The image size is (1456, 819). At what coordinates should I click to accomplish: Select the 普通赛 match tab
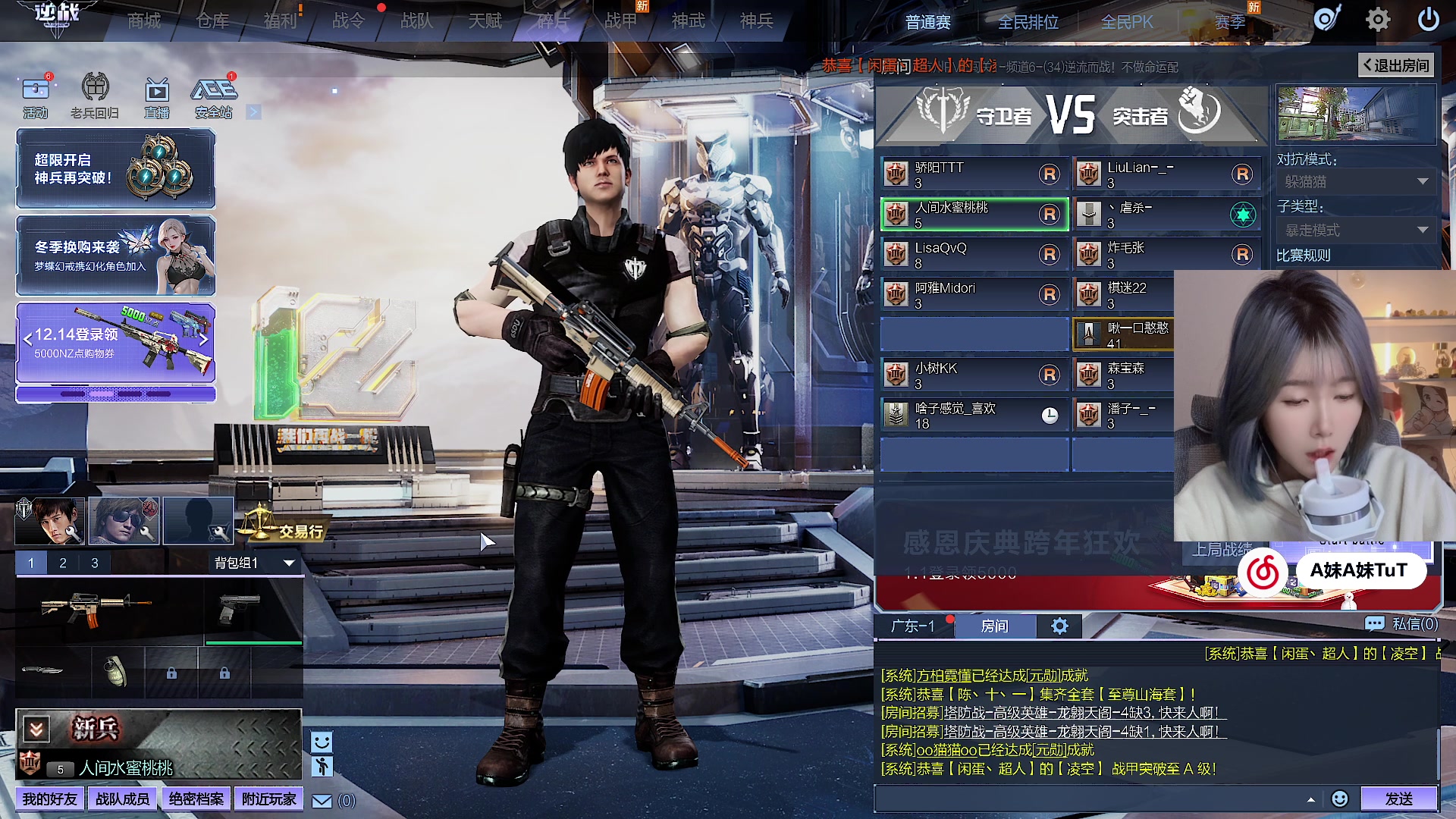pos(927,23)
